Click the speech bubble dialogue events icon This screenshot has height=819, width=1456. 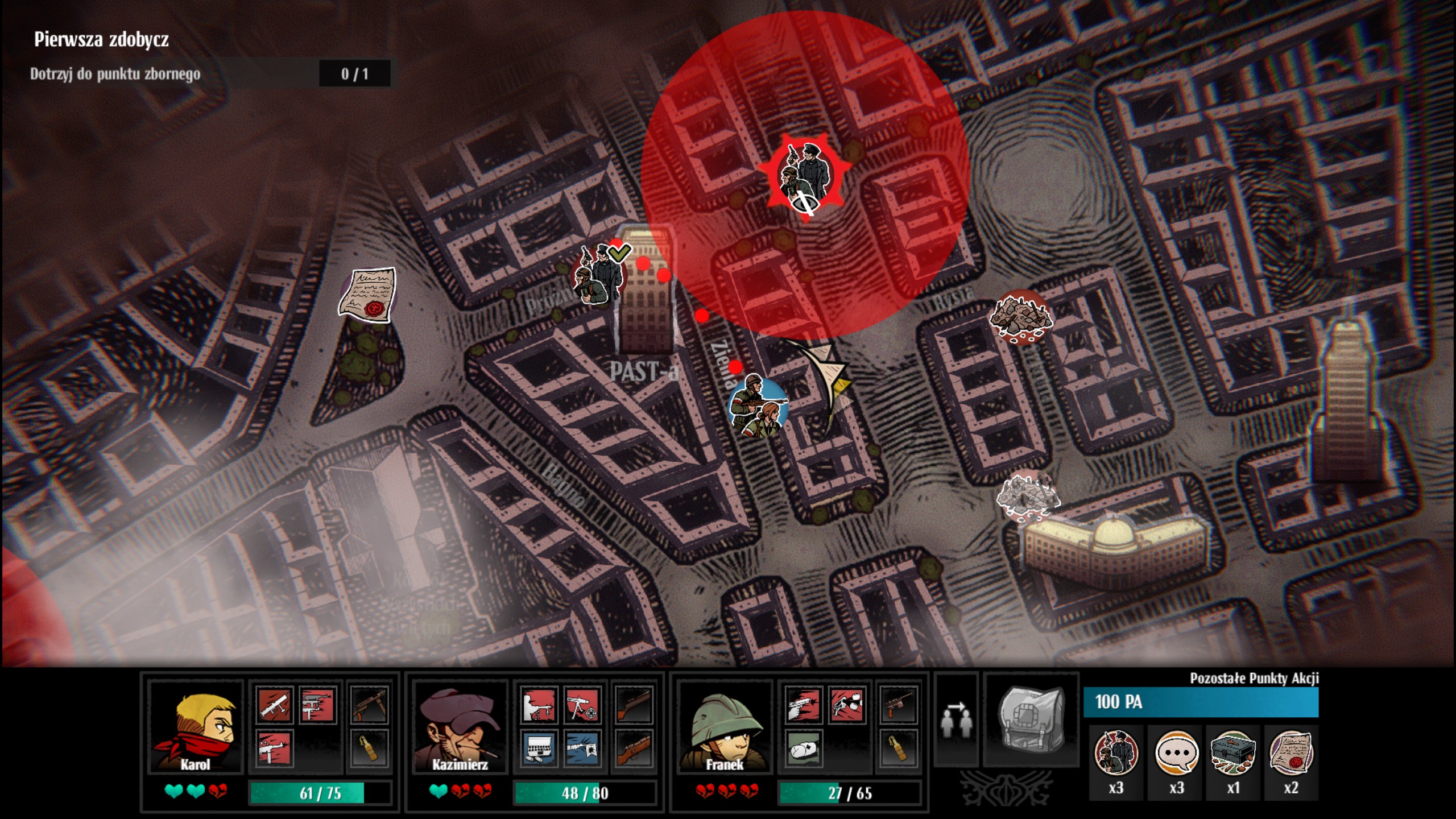(1176, 754)
